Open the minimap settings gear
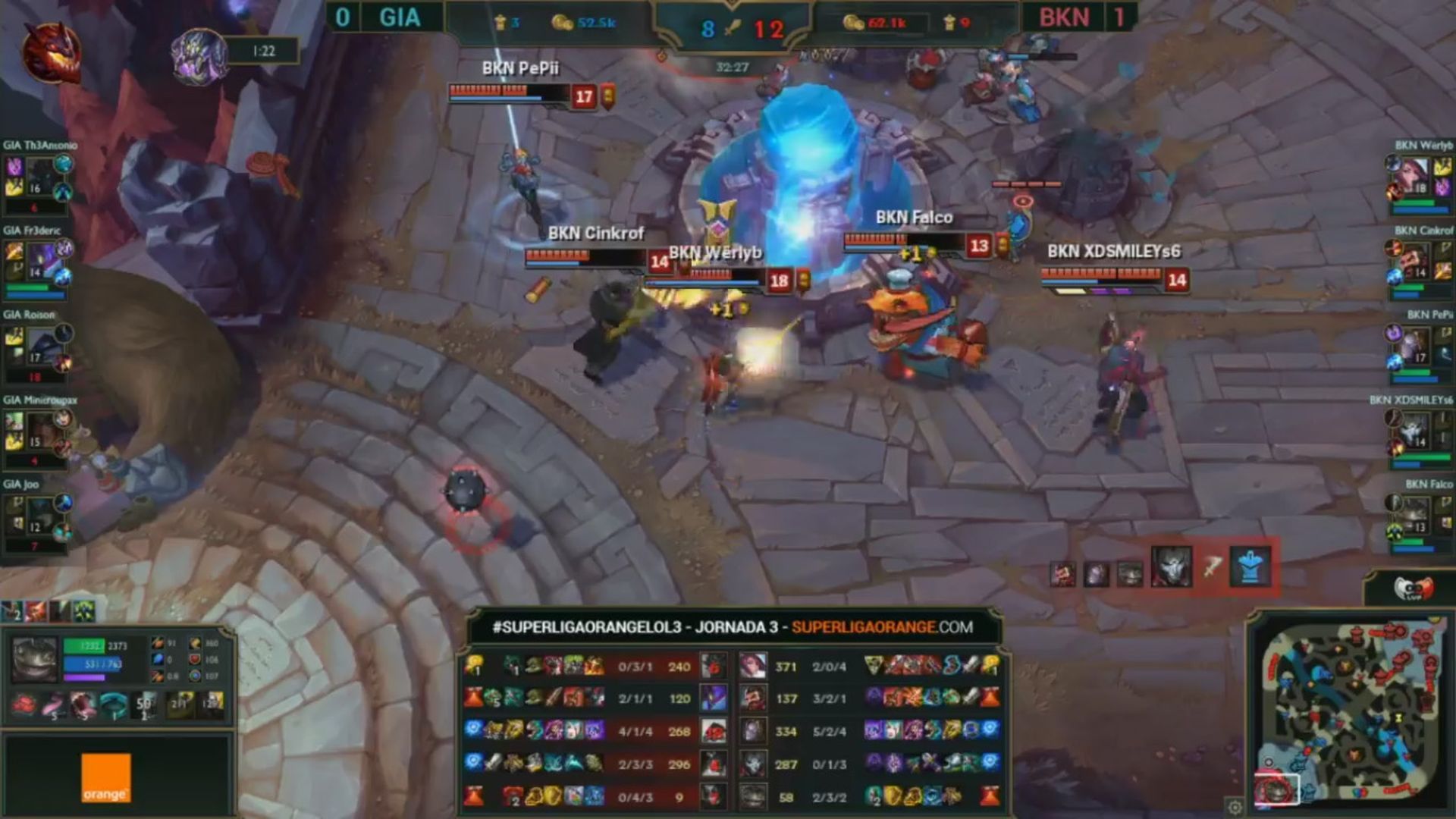This screenshot has width=1456, height=819. click(1235, 807)
